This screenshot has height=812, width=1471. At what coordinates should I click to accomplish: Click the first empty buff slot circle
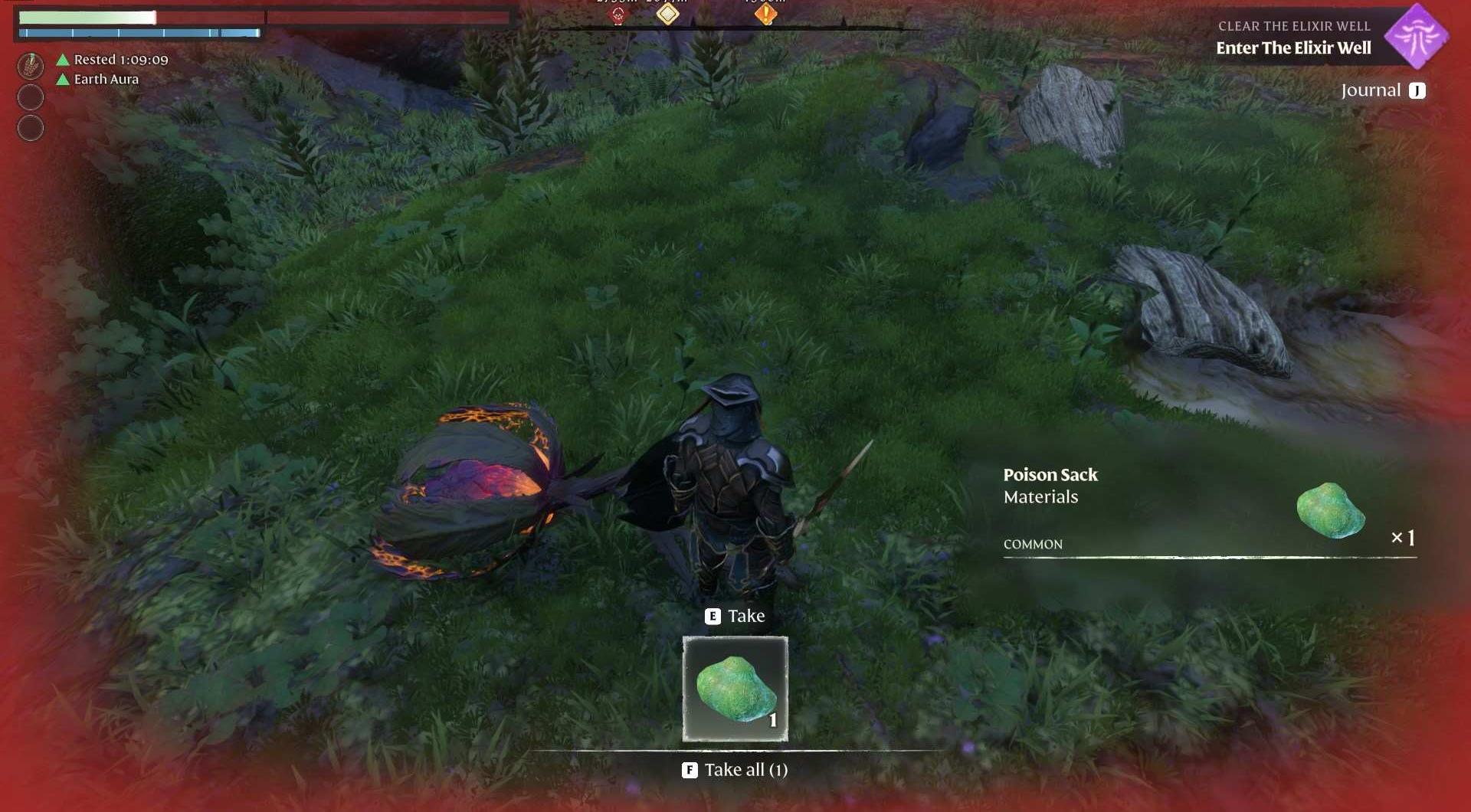coord(31,97)
